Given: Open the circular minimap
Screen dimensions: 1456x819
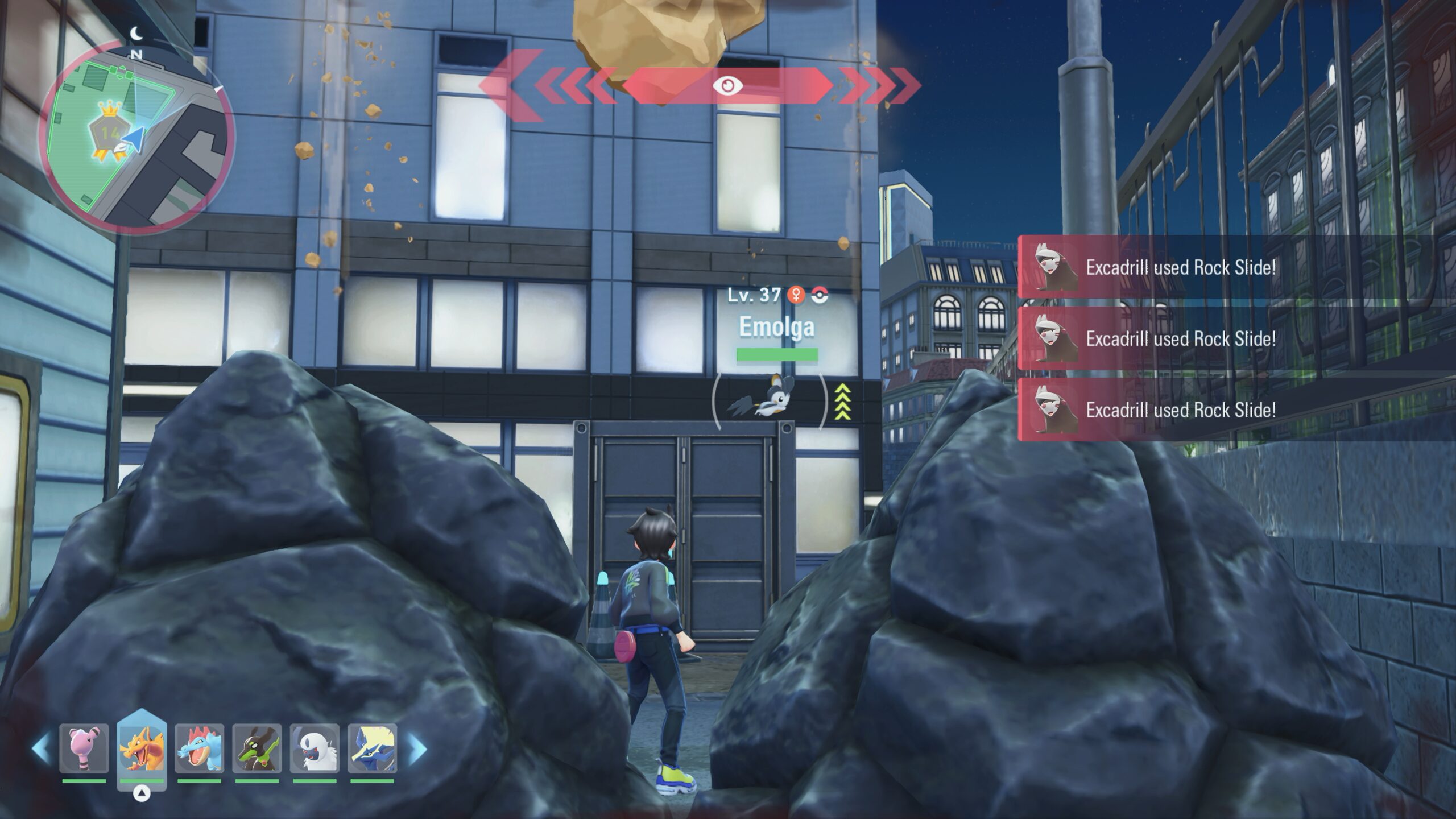Looking at the screenshot, I should [x=136, y=136].
